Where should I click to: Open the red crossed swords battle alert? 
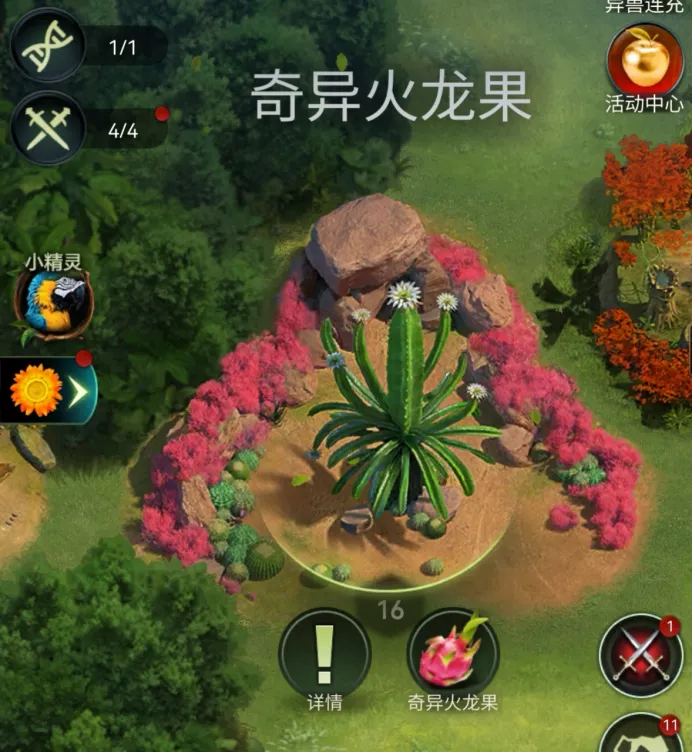(640, 656)
